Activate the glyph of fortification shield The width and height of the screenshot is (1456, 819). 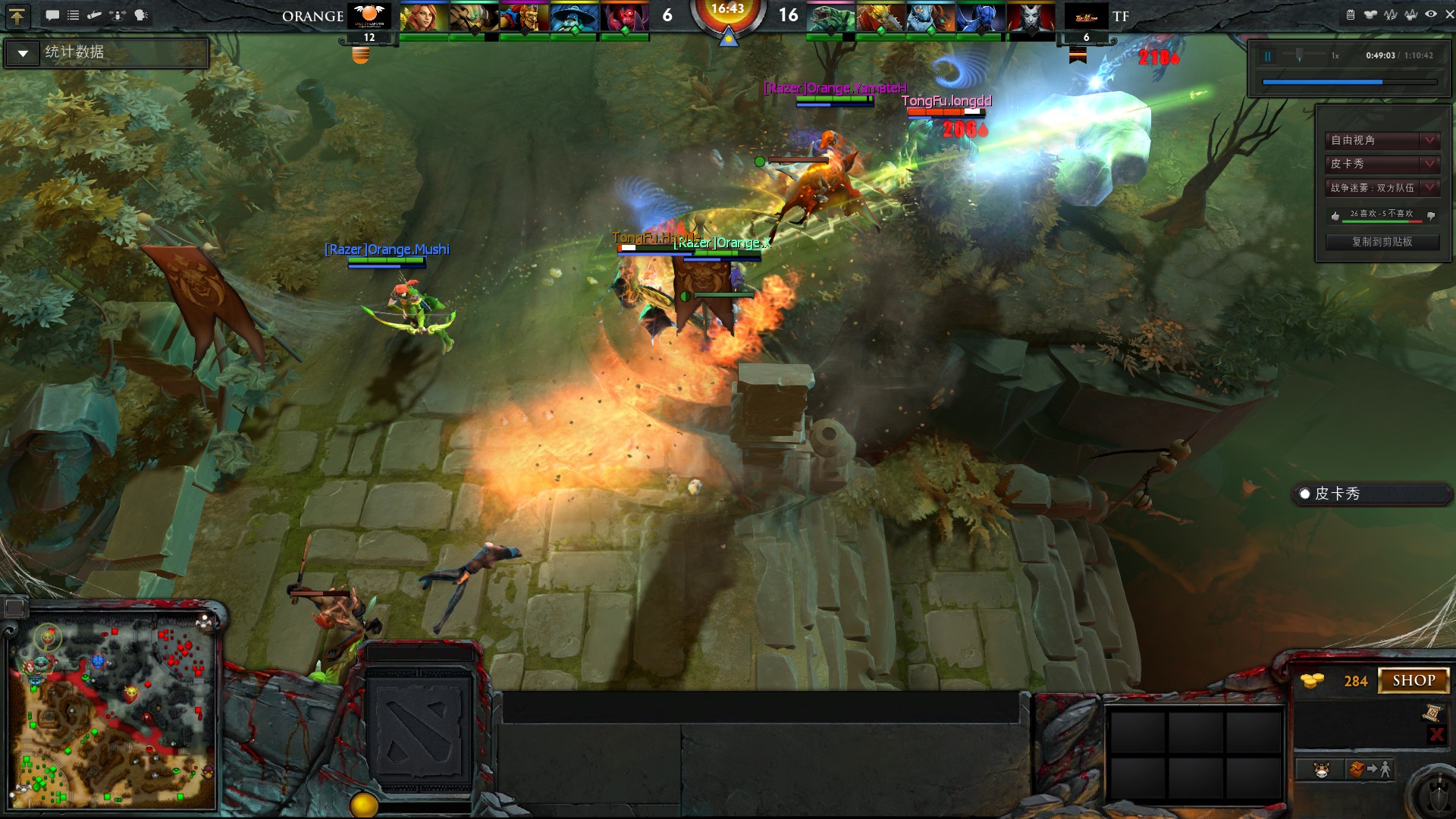pos(1437,796)
